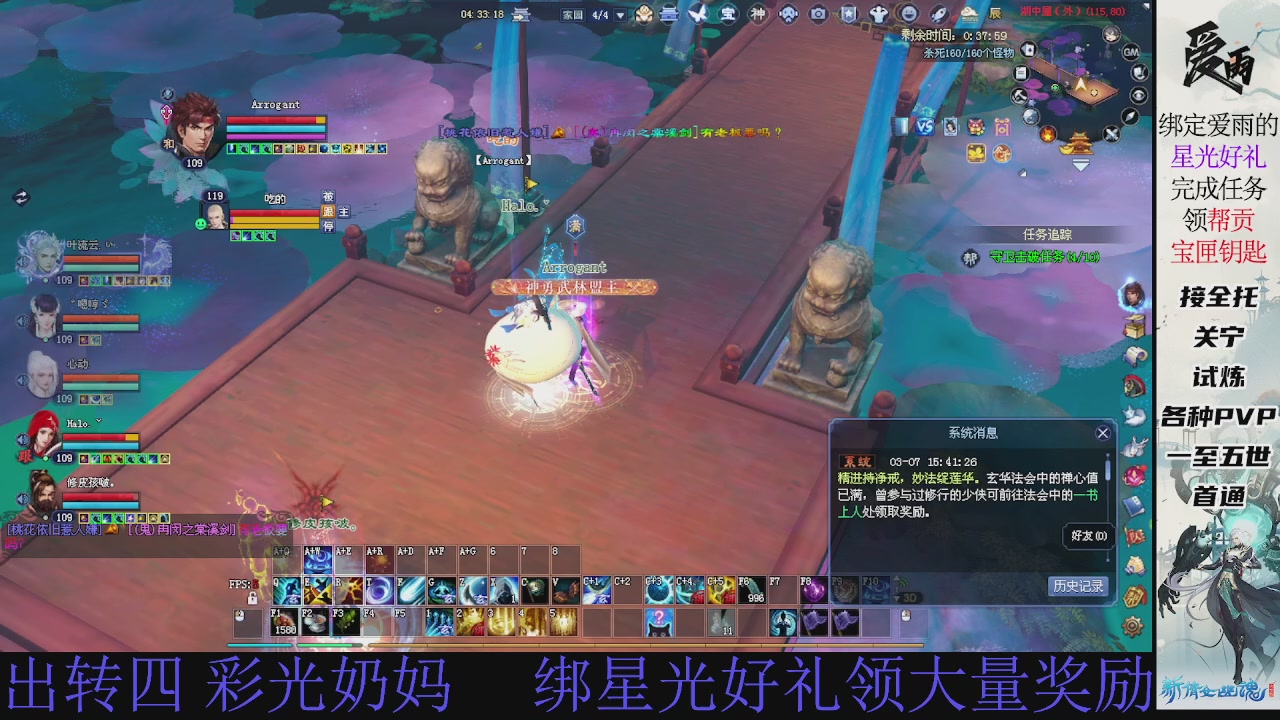Open the screenshot camera icon on top toolbar
The height and width of the screenshot is (720, 1280).
pyautogui.click(x=817, y=13)
